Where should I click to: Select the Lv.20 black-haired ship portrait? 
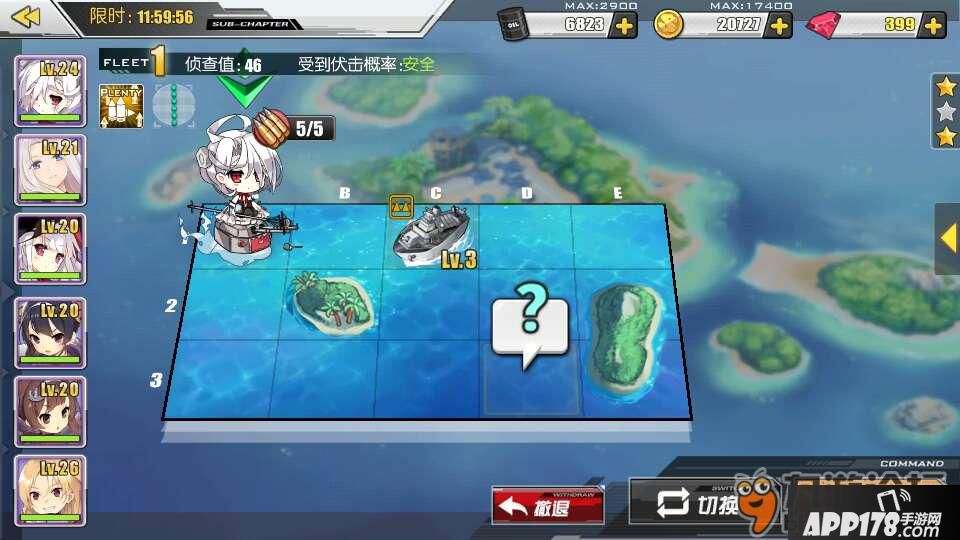point(50,332)
